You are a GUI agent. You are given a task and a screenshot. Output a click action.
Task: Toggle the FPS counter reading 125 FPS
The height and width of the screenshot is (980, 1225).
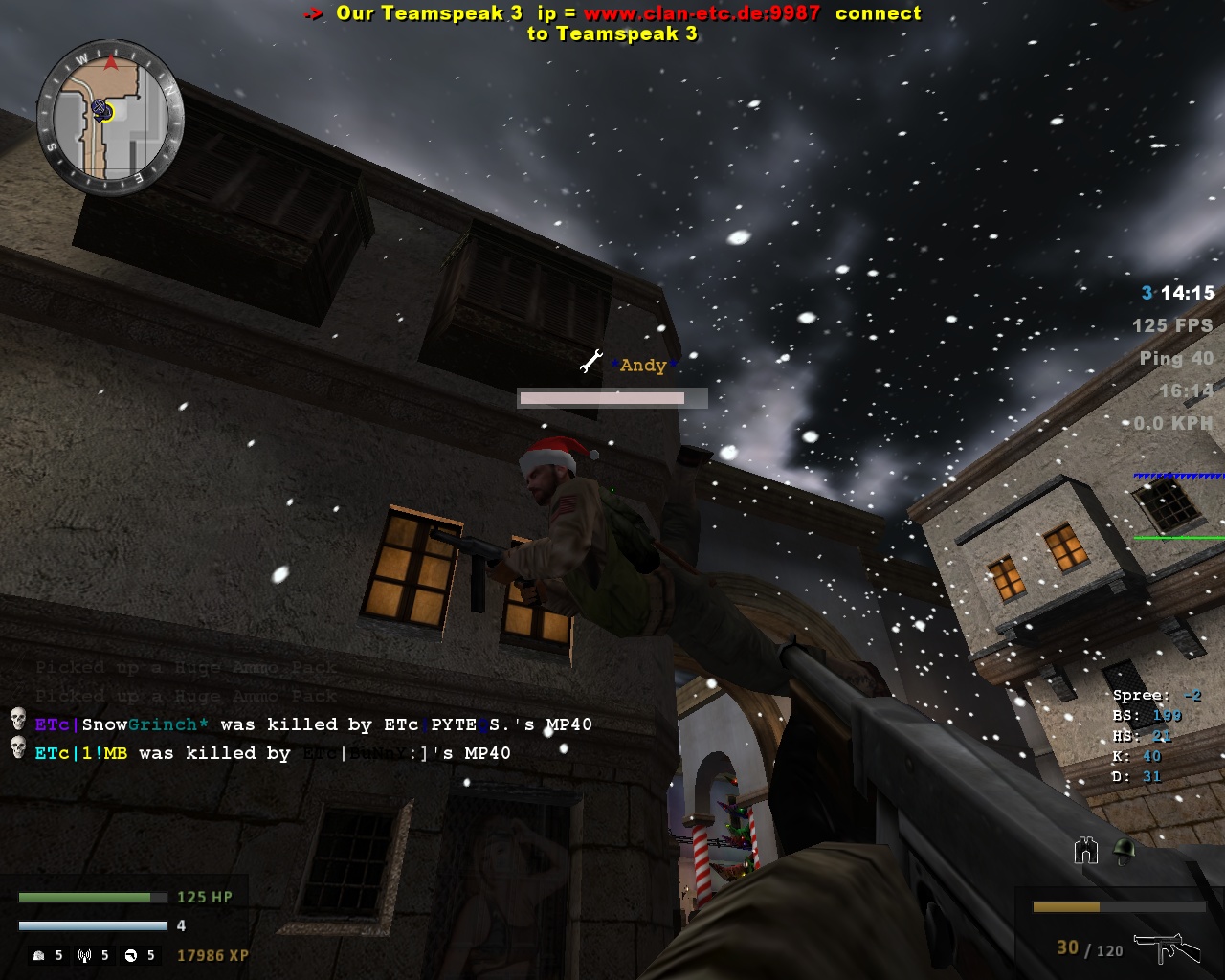(x=1174, y=324)
